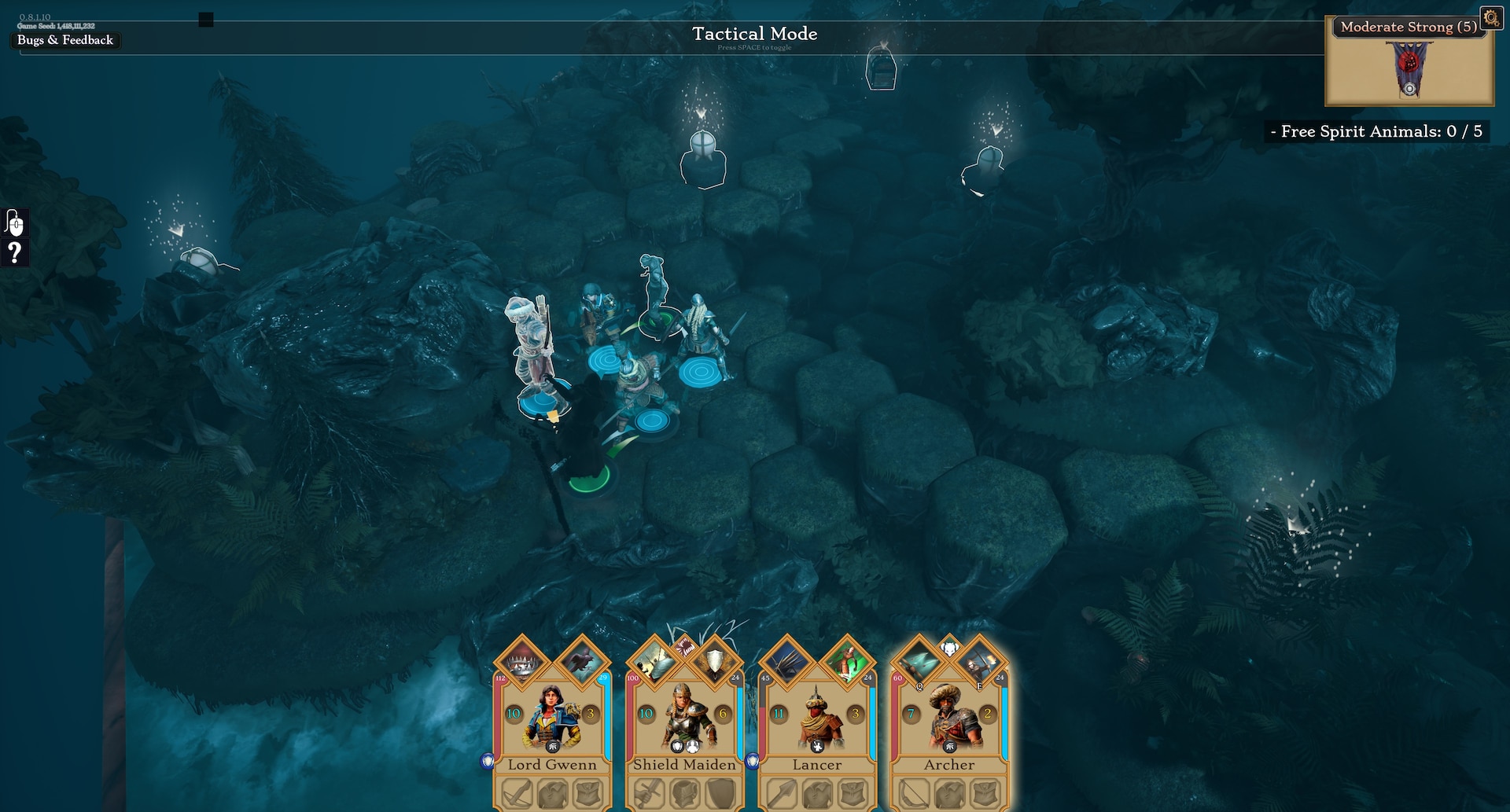Click the Moderate Strong enemy banner panel

coord(1409,63)
